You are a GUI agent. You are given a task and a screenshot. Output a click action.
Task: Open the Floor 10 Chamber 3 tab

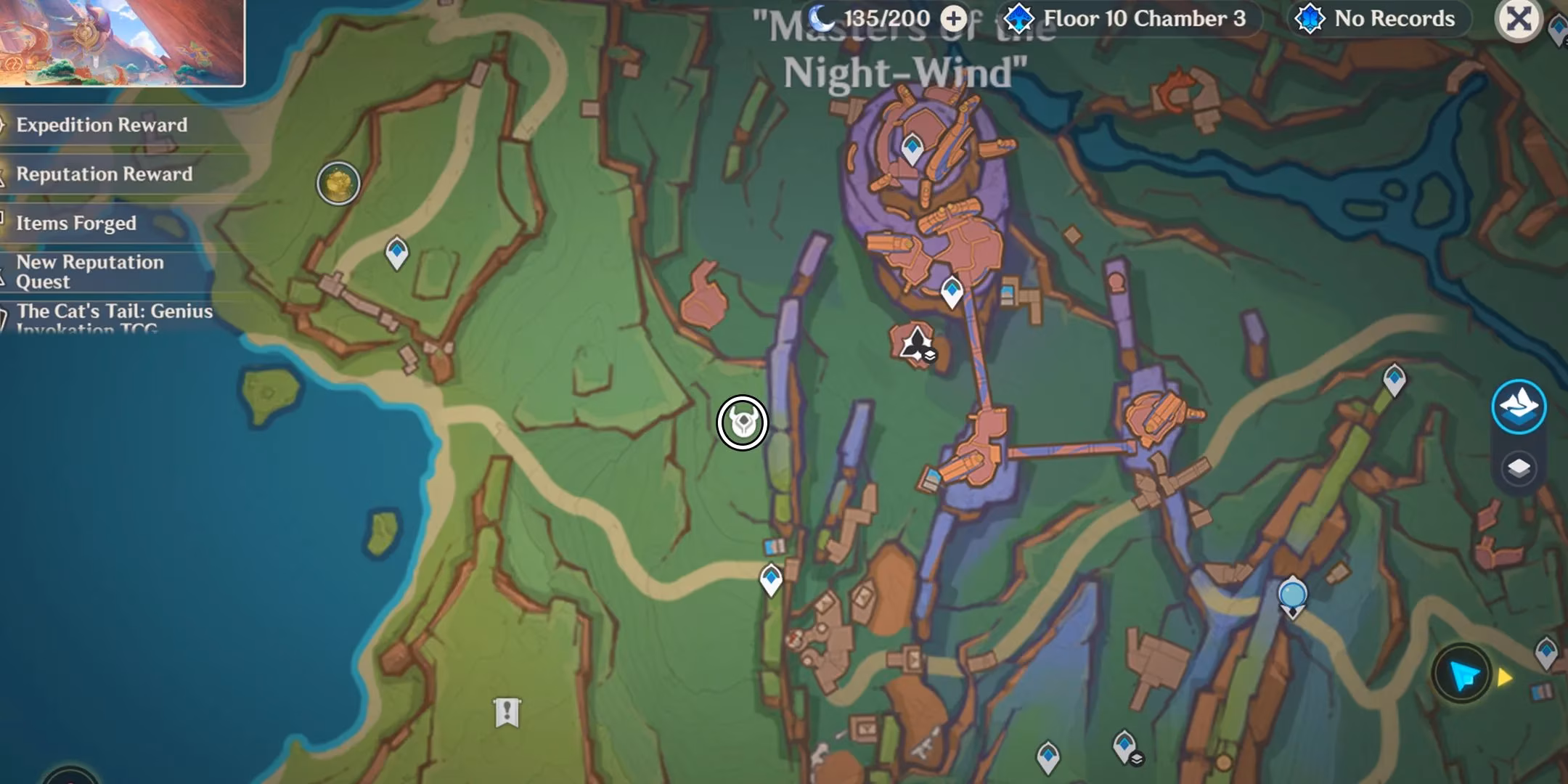[1134, 19]
